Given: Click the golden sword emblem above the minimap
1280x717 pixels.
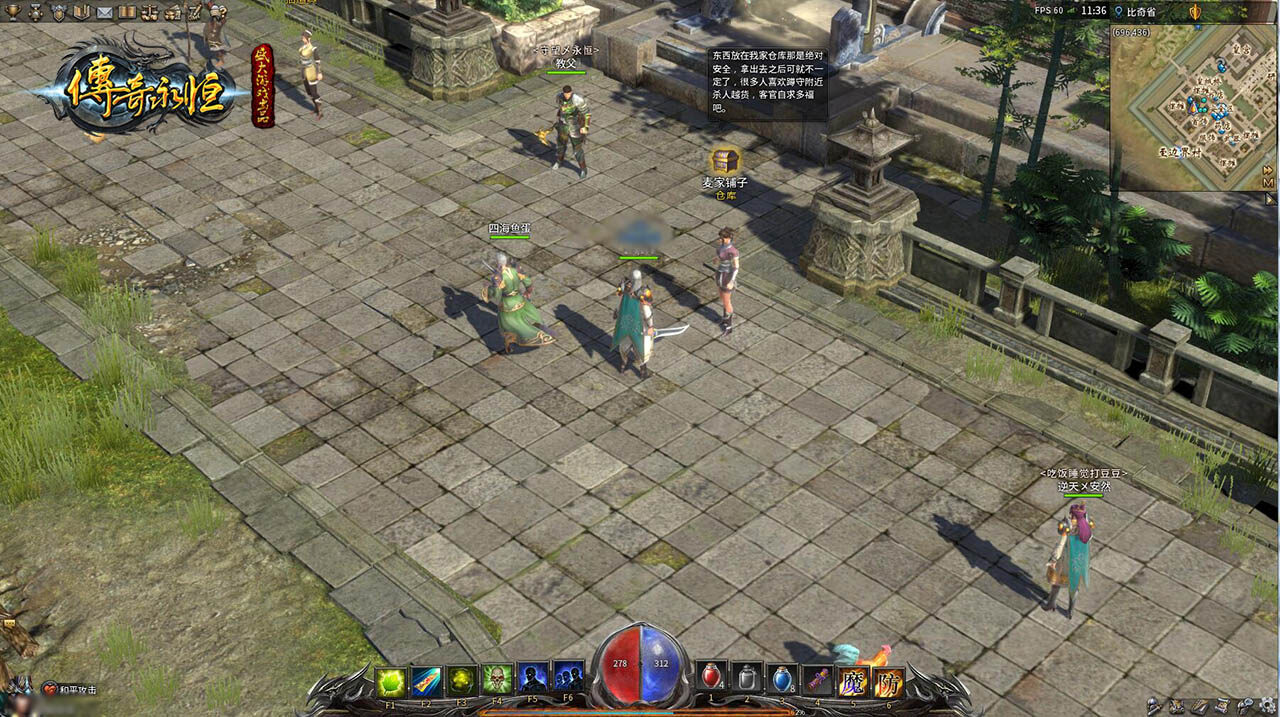Looking at the screenshot, I should click(x=1194, y=11).
